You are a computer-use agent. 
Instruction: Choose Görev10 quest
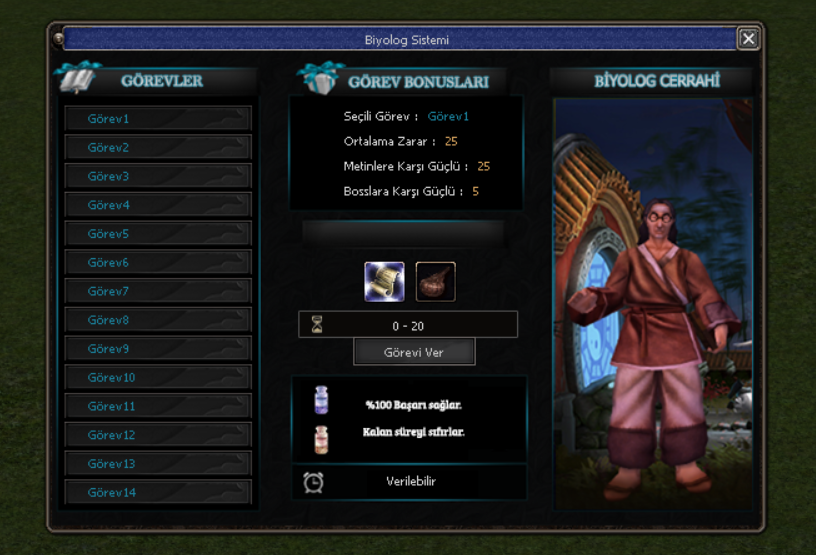coord(157,378)
